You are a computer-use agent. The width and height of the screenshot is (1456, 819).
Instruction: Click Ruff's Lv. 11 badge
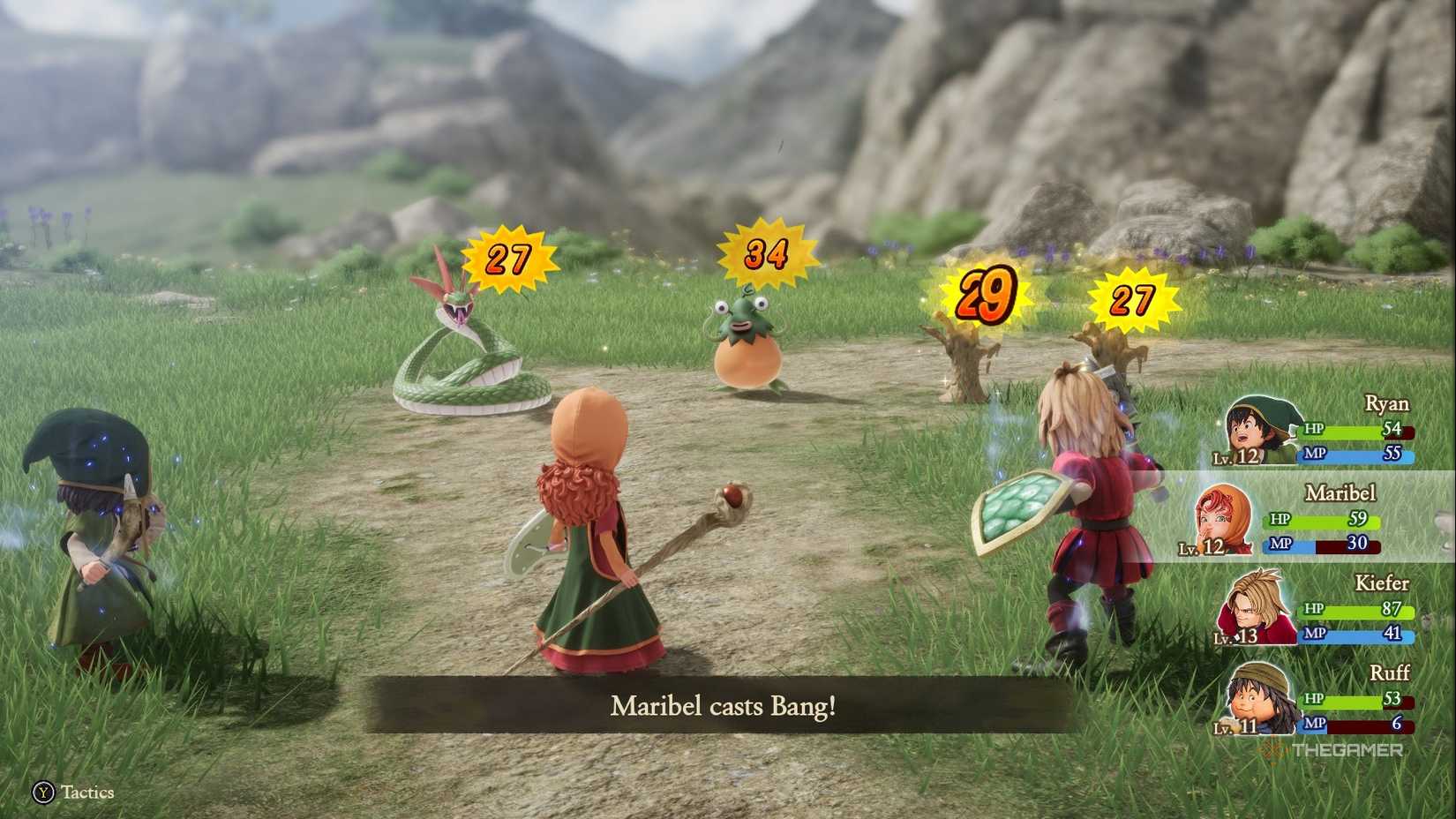[1234, 726]
